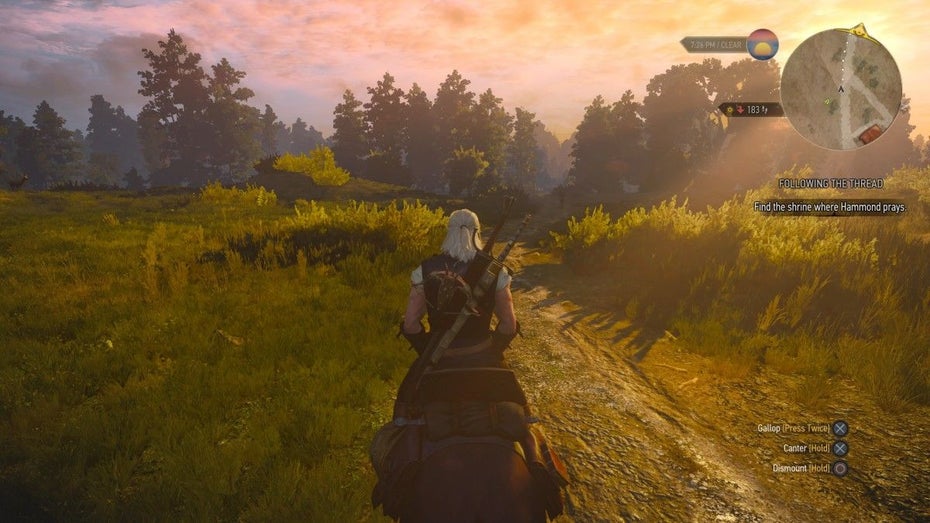Click the Hammond shrine objective text
930x523 pixels.
(x=830, y=207)
